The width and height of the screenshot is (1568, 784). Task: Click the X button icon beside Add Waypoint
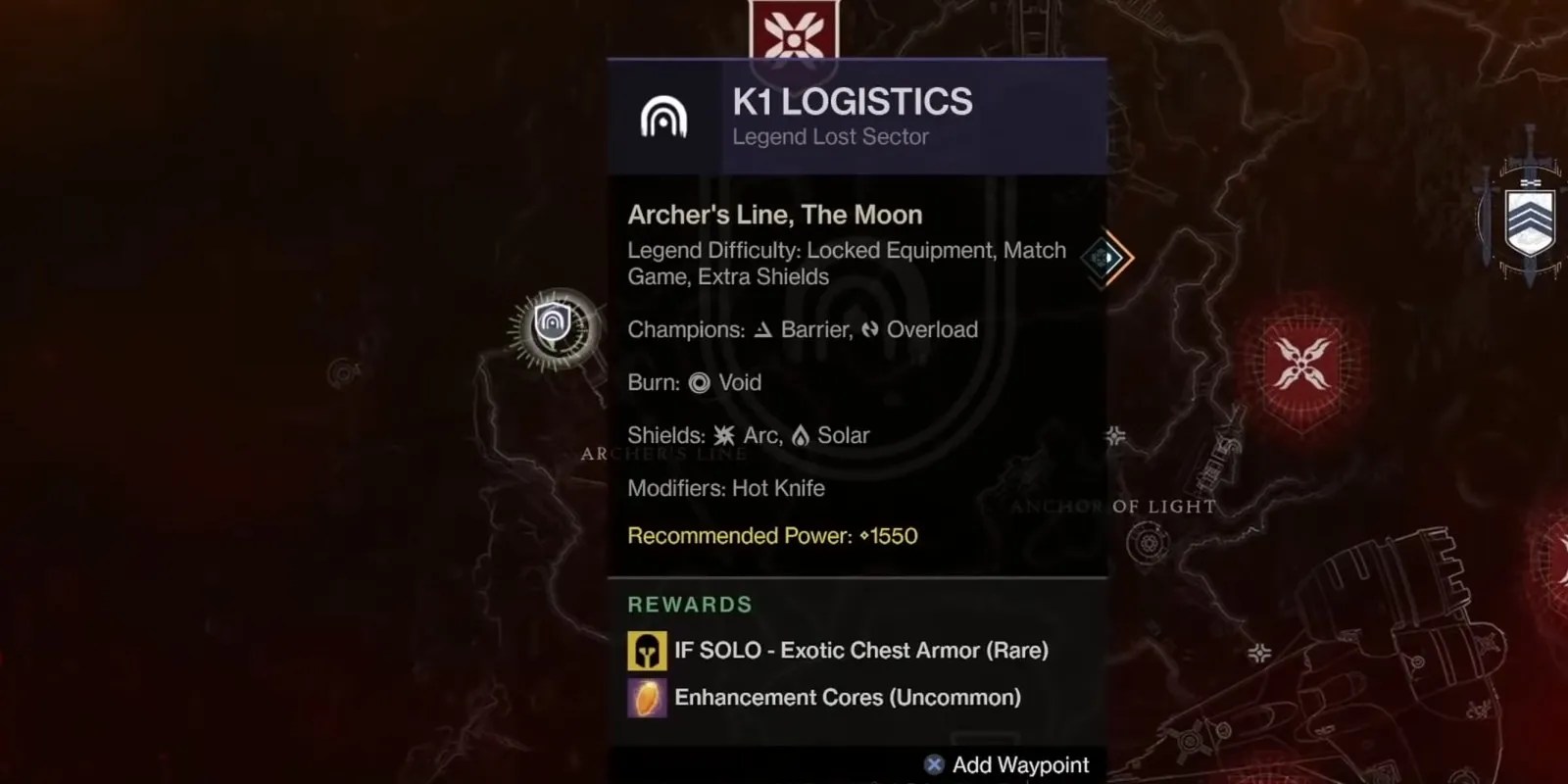(x=933, y=764)
